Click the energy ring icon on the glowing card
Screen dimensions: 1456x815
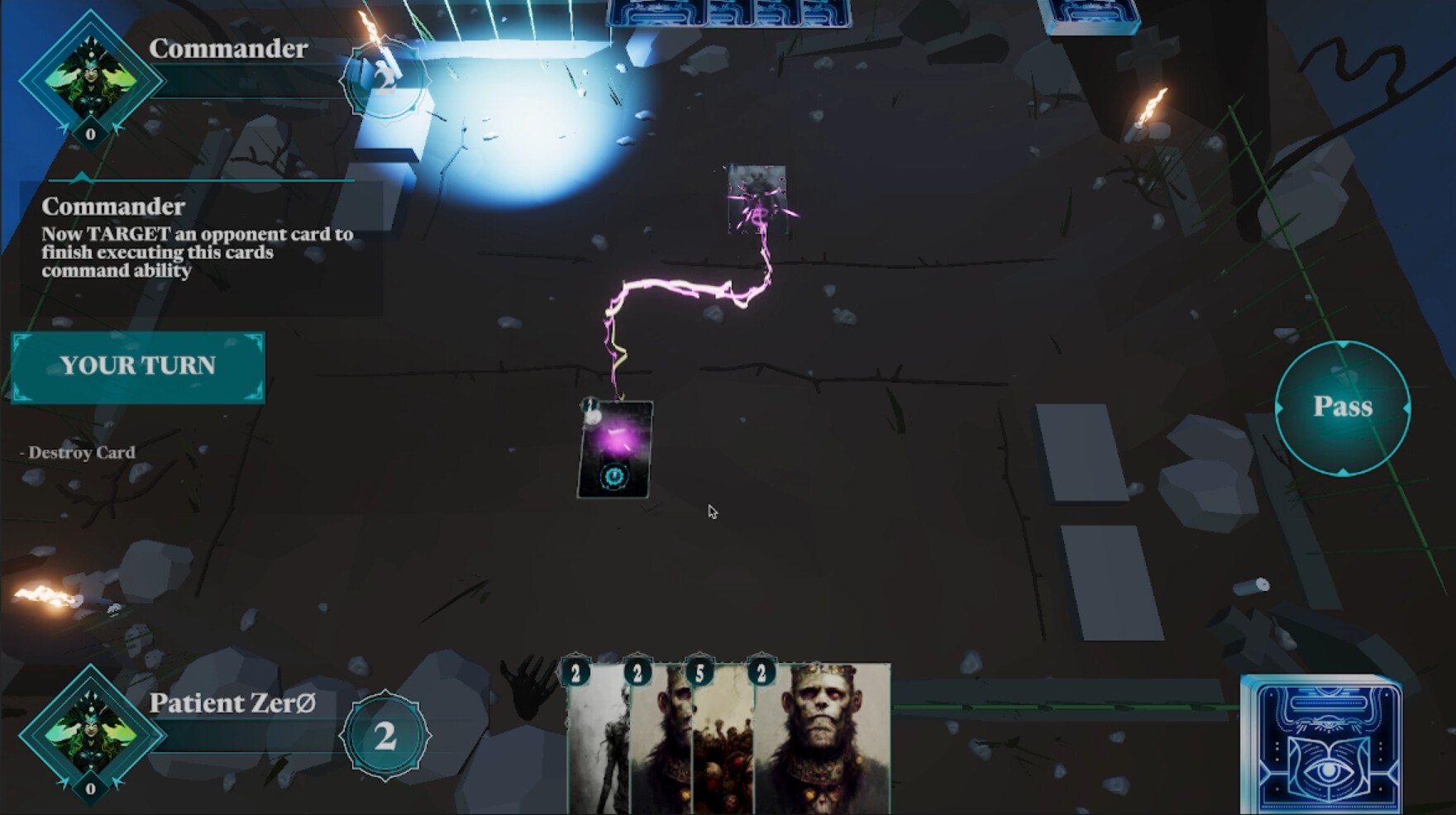point(614,475)
